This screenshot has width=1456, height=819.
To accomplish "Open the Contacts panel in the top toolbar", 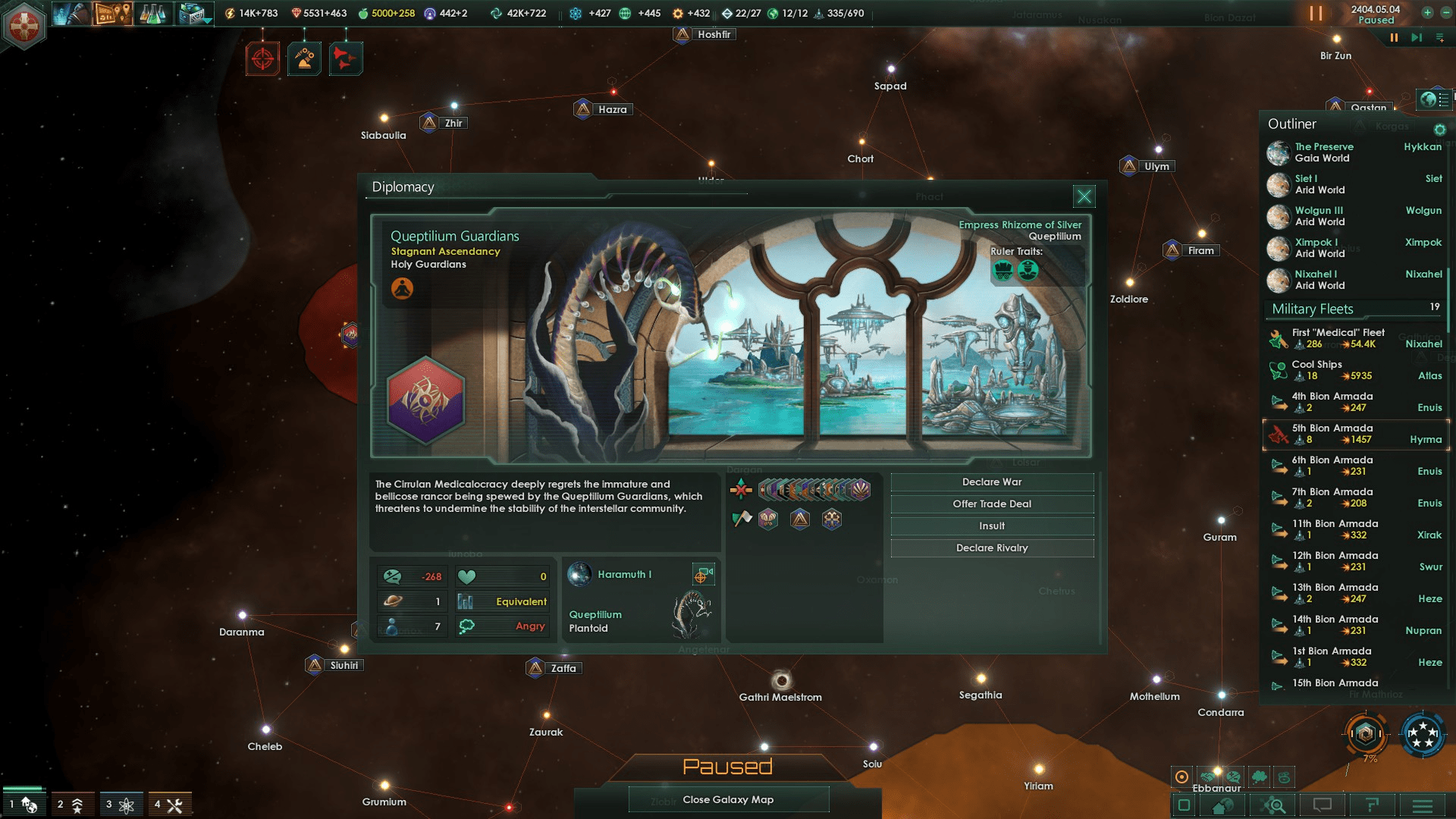I will [x=72, y=14].
